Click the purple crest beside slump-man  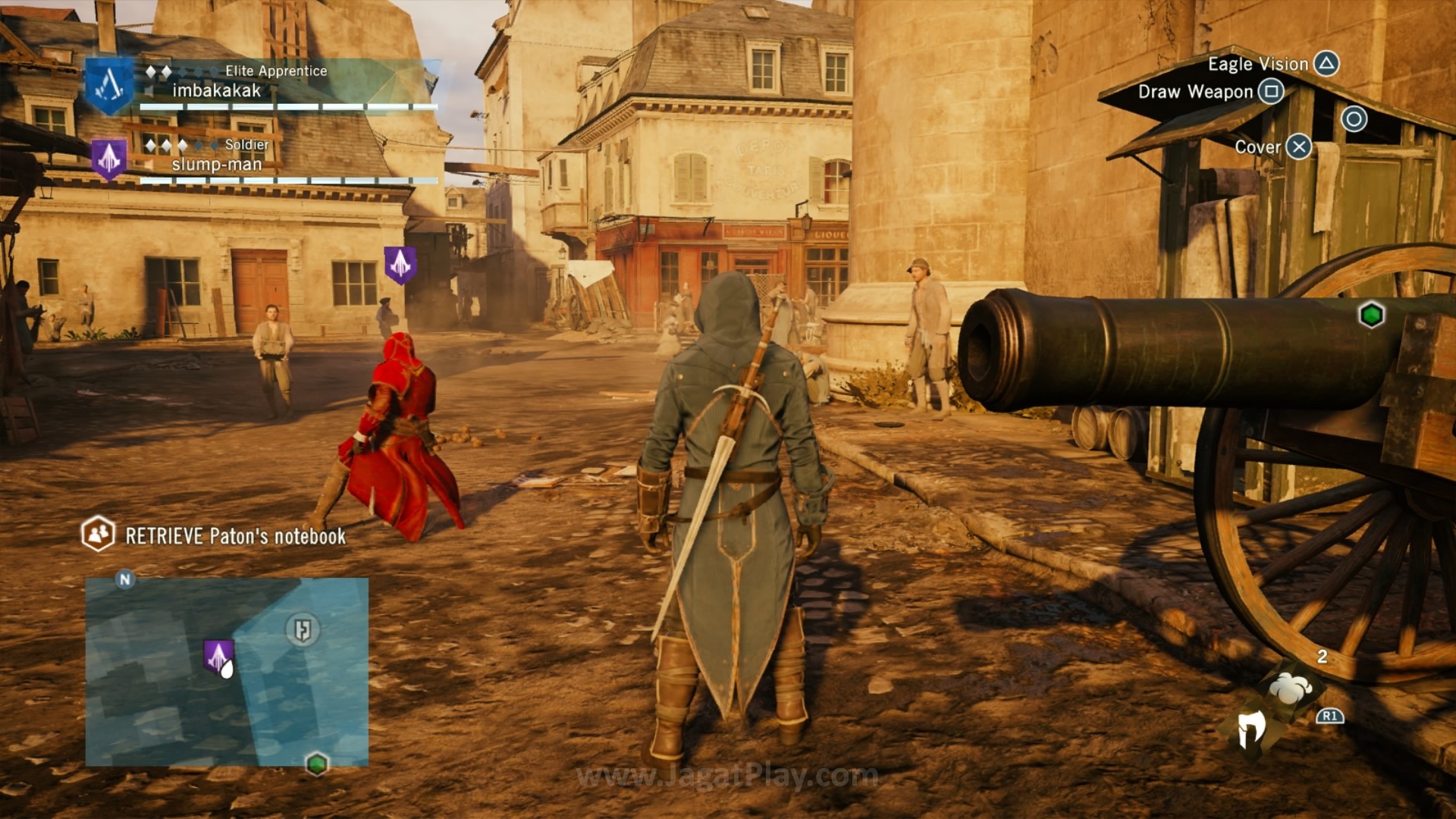point(108,158)
